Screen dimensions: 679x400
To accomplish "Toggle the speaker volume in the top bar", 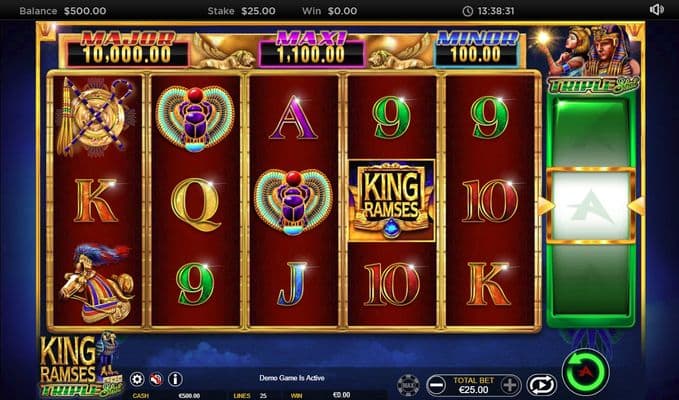I will click(656, 10).
